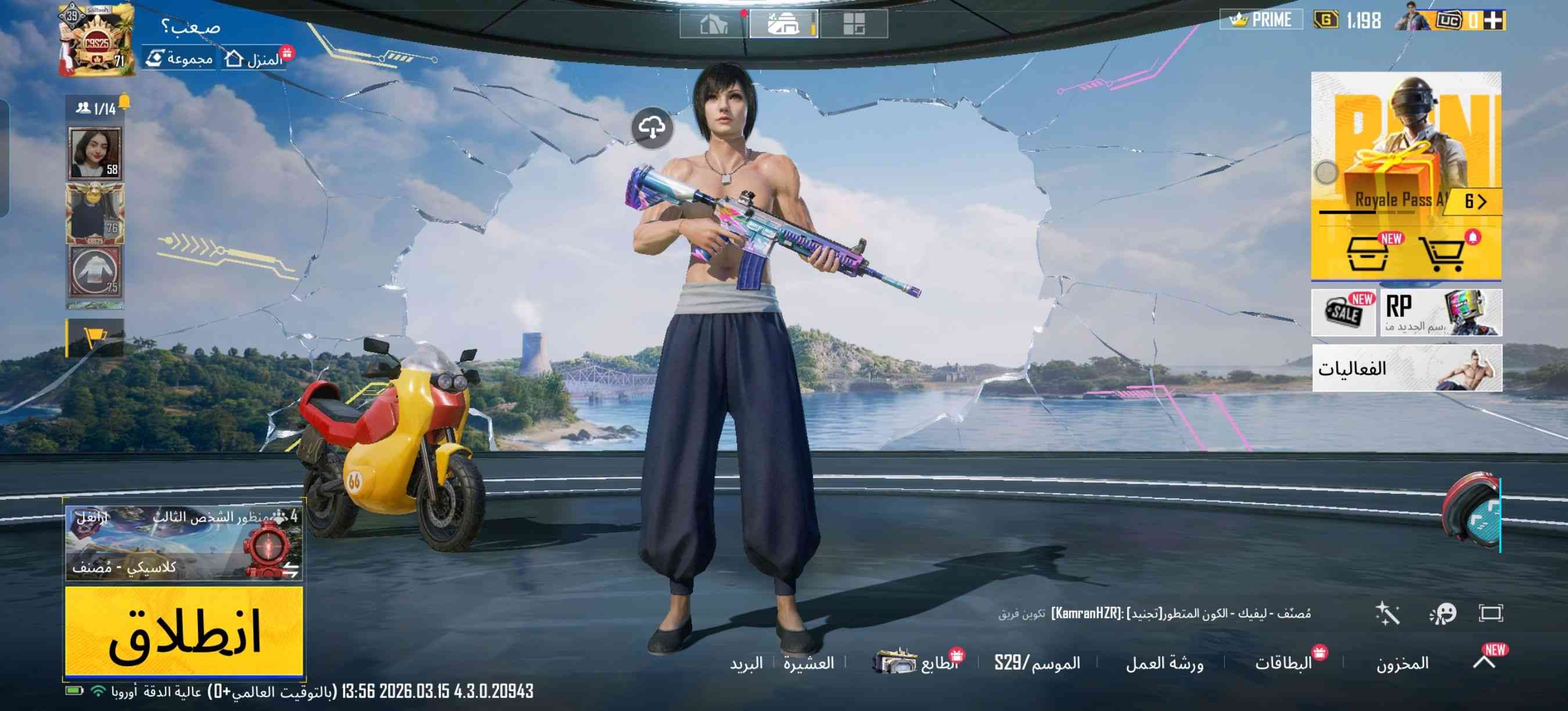The image size is (1568, 711).
Task: Click the cloud download icon
Action: coord(652,128)
